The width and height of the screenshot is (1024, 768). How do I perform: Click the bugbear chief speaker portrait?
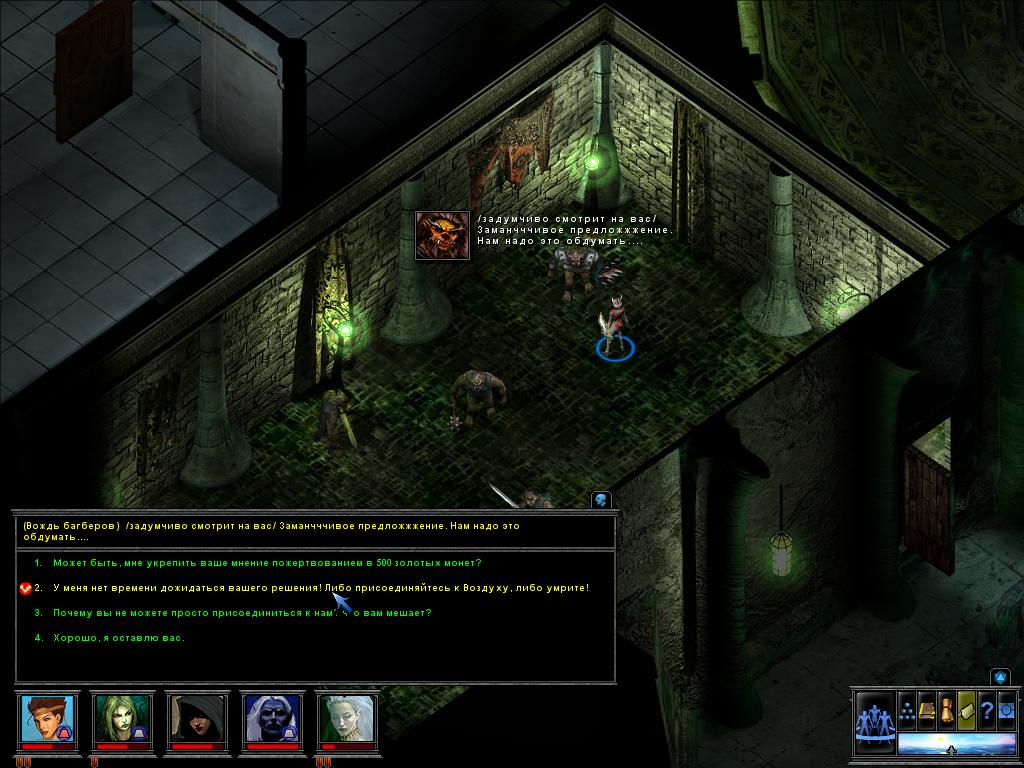click(442, 236)
